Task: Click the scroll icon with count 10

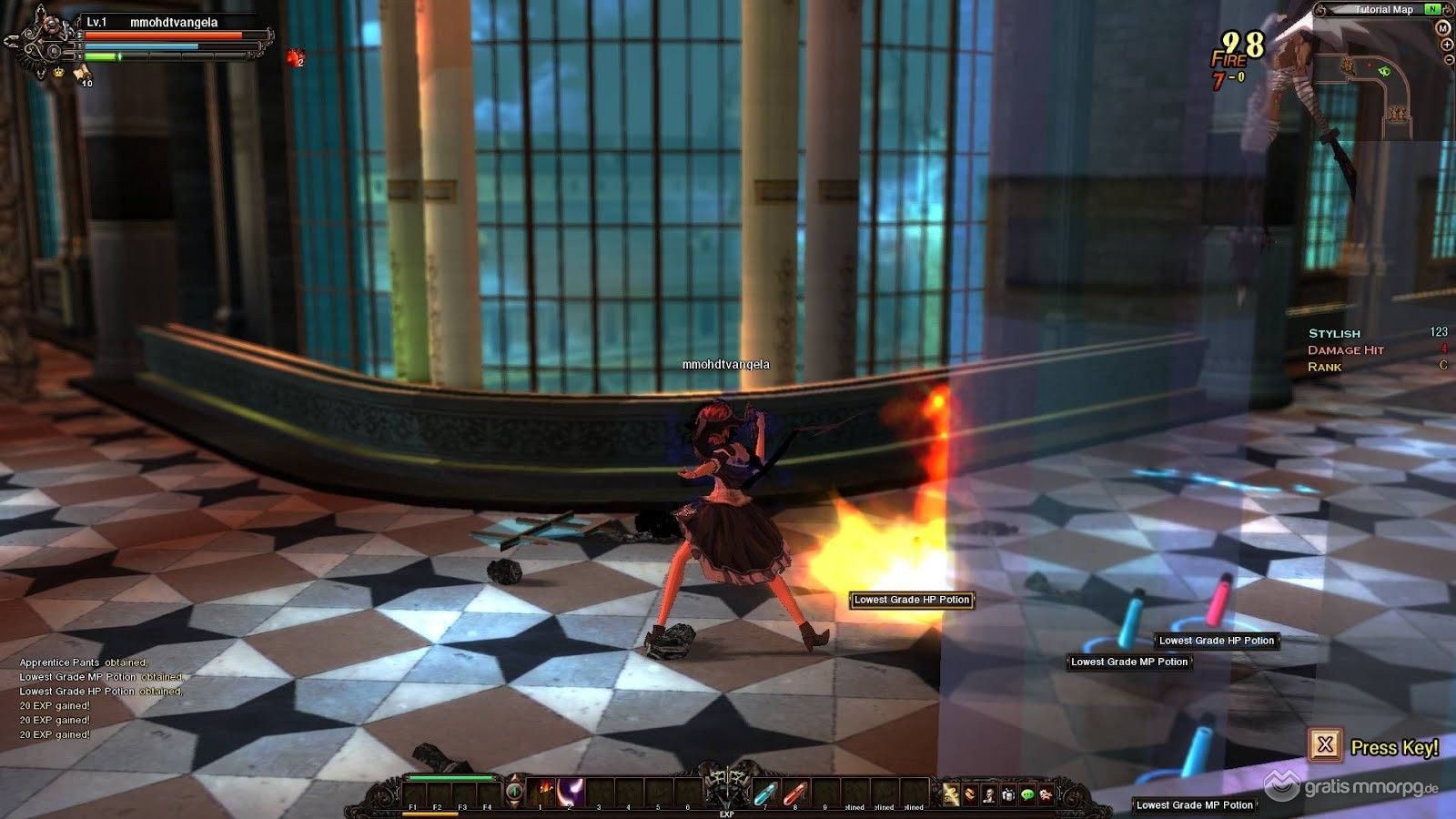Action: [82, 72]
